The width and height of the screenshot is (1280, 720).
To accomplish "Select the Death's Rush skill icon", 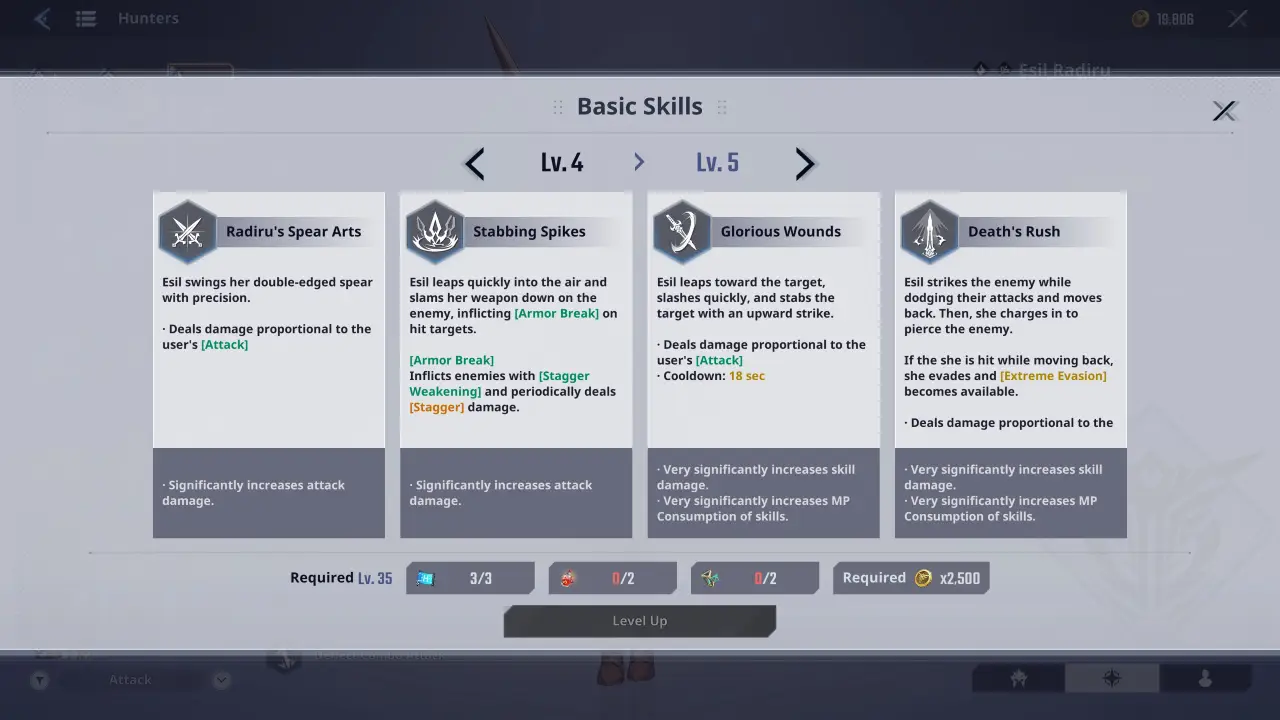I will point(928,229).
